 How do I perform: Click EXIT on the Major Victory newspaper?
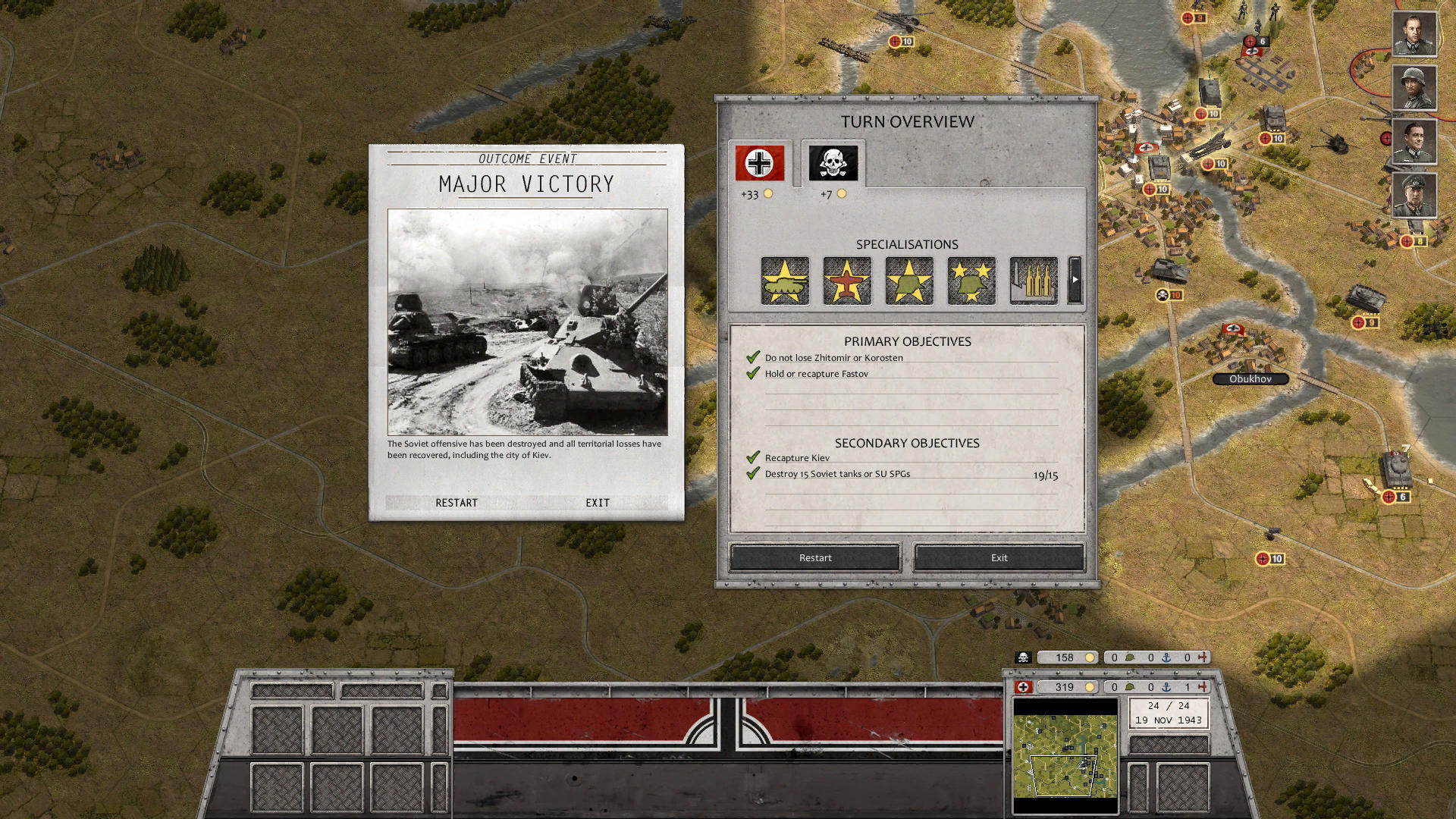[x=597, y=502]
